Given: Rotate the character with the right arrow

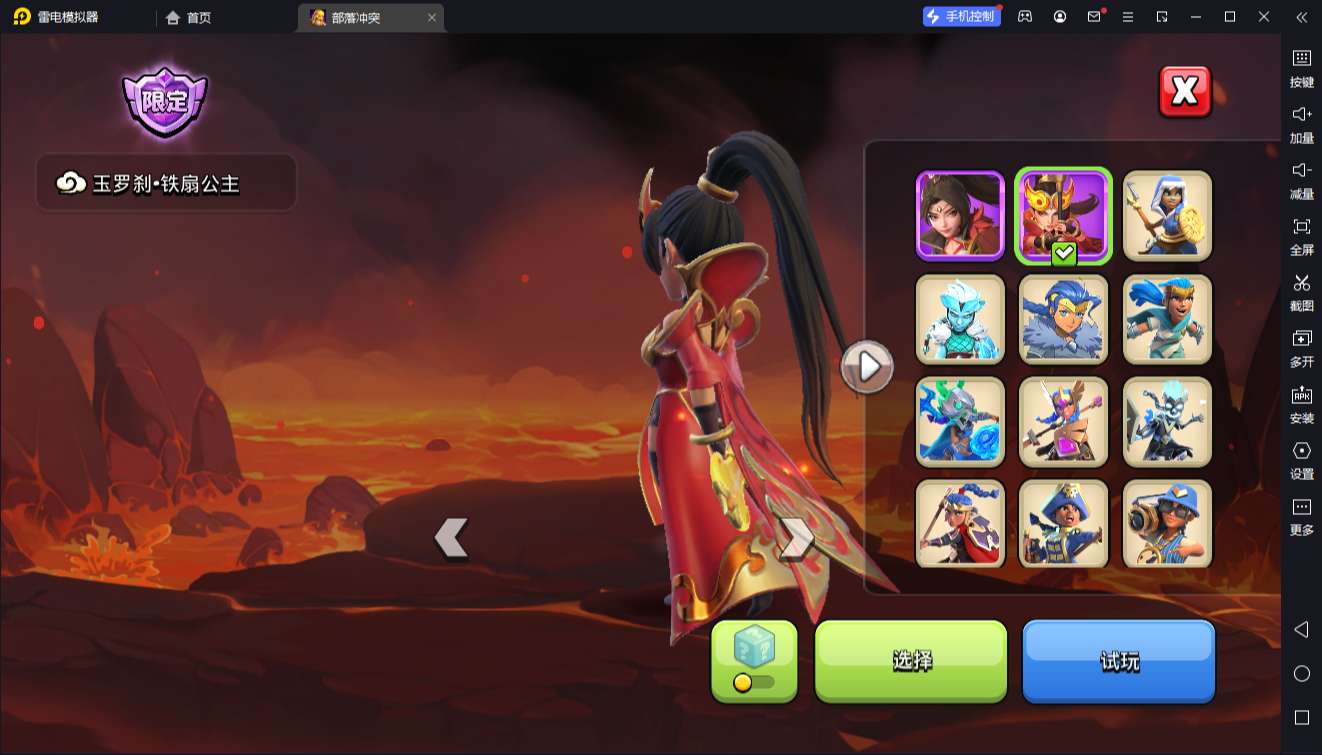Looking at the screenshot, I should point(796,538).
